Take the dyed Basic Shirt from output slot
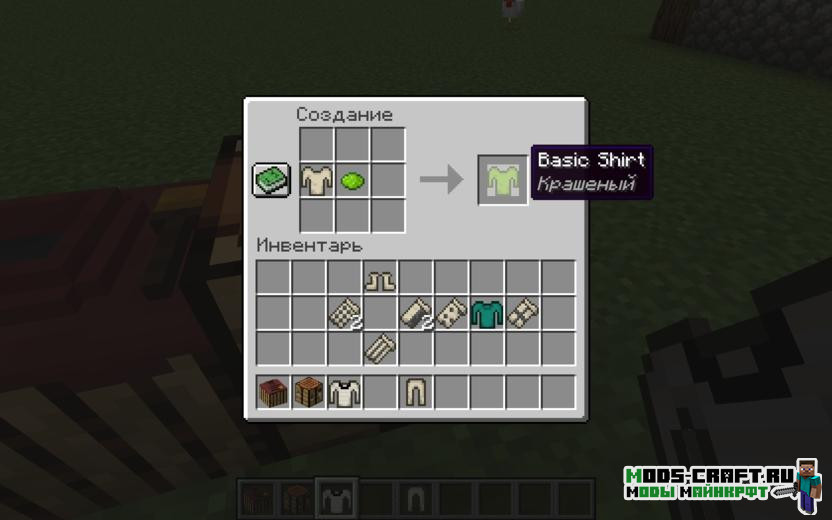 [x=502, y=181]
